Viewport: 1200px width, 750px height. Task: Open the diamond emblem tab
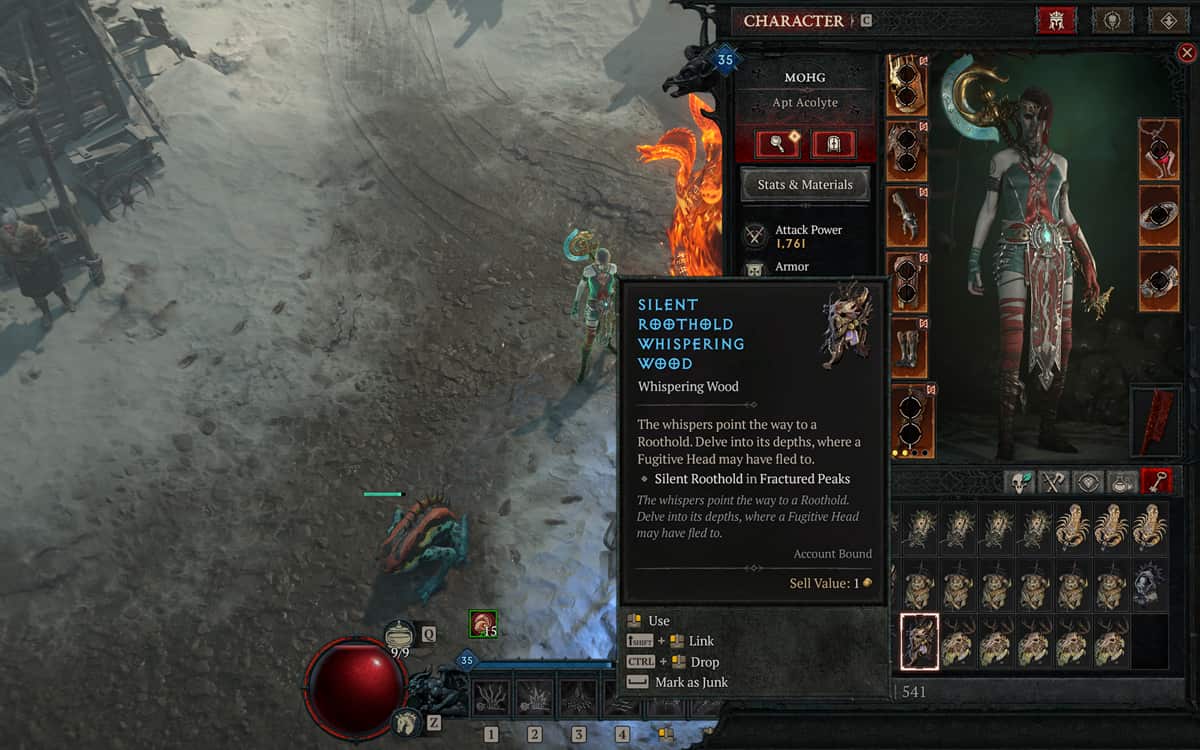(x=1167, y=20)
